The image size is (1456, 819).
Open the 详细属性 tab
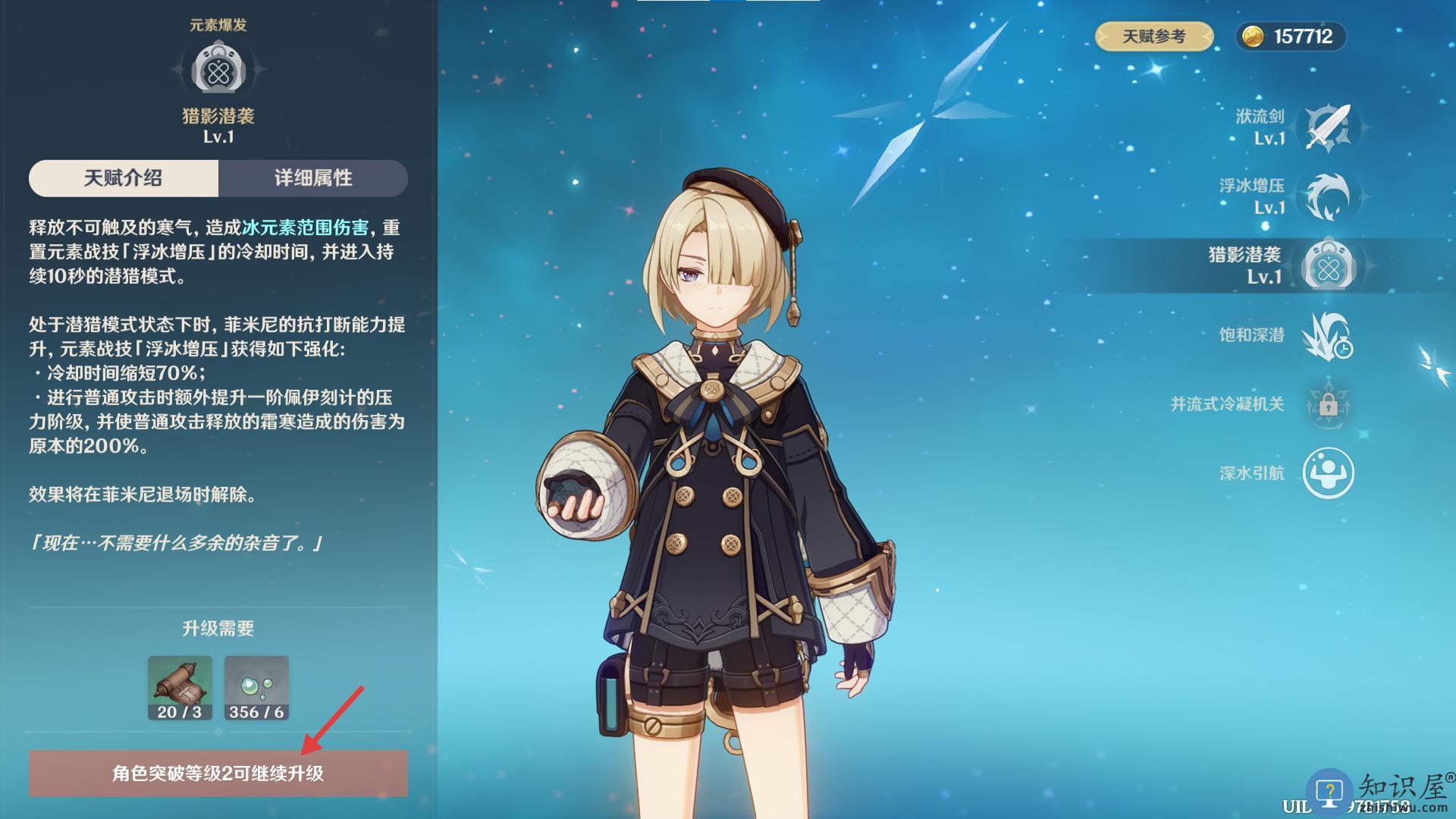[x=313, y=178]
